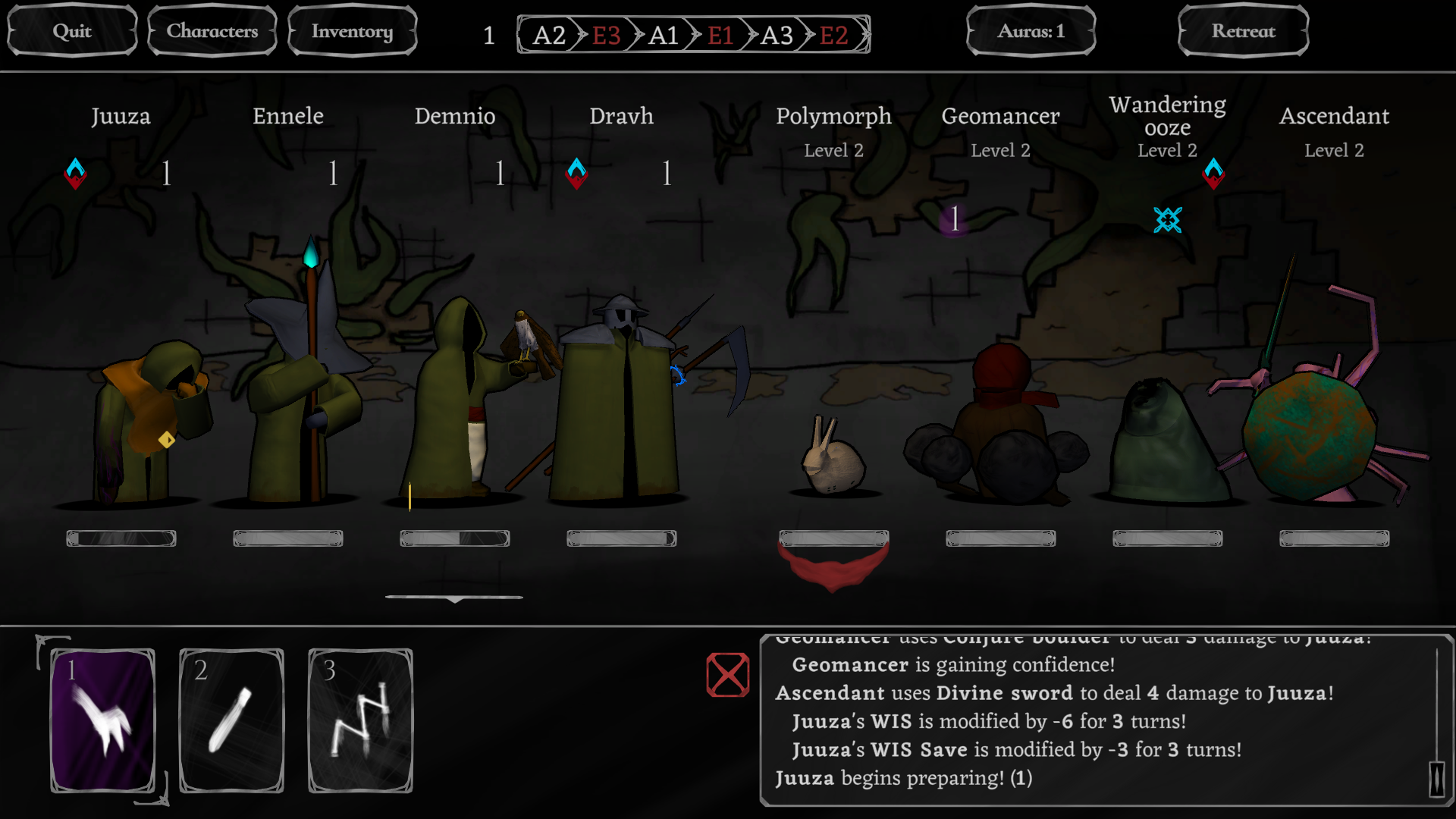
Task: Click the status effect icon above Dravh
Action: [577, 173]
